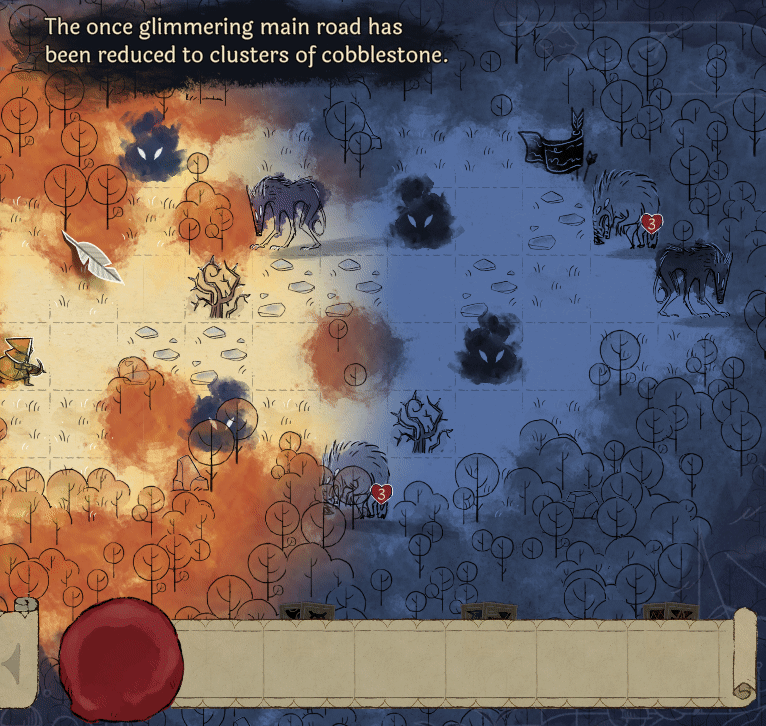Click the red wax seal button
The height and width of the screenshot is (726, 766).
point(122,659)
